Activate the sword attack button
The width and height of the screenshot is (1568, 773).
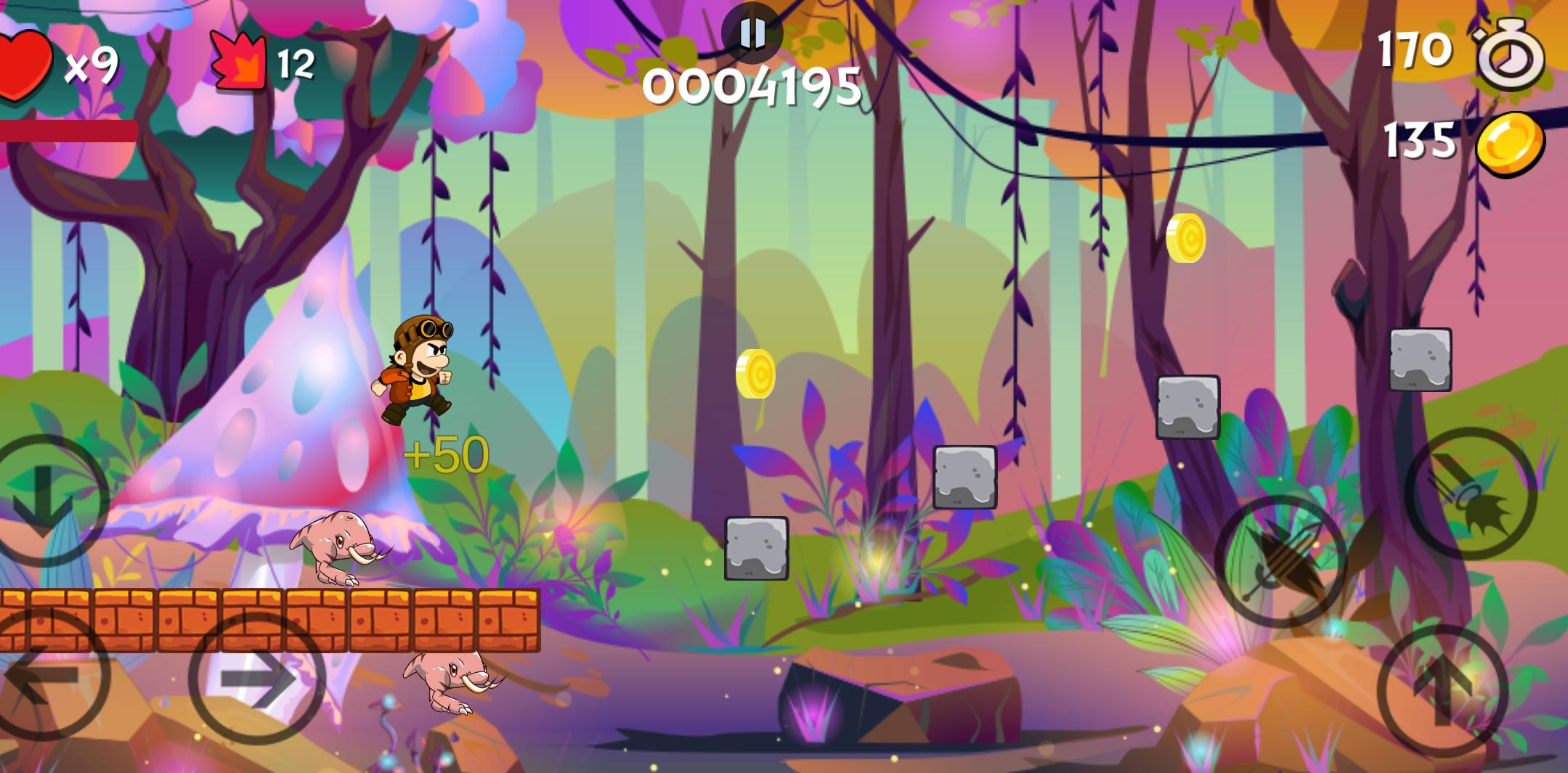coord(1280,561)
